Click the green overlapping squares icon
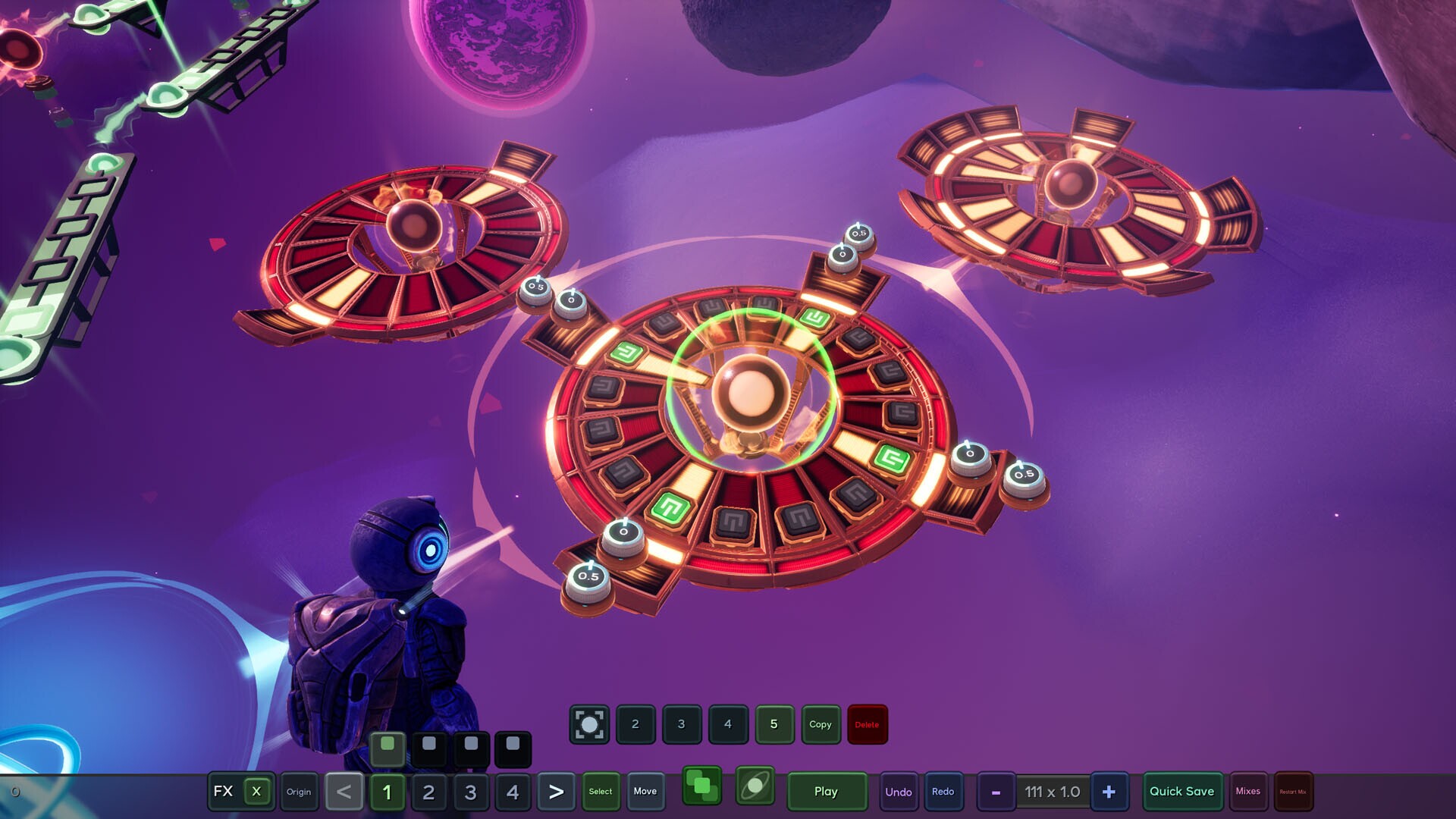The width and height of the screenshot is (1456, 819). coord(702,786)
